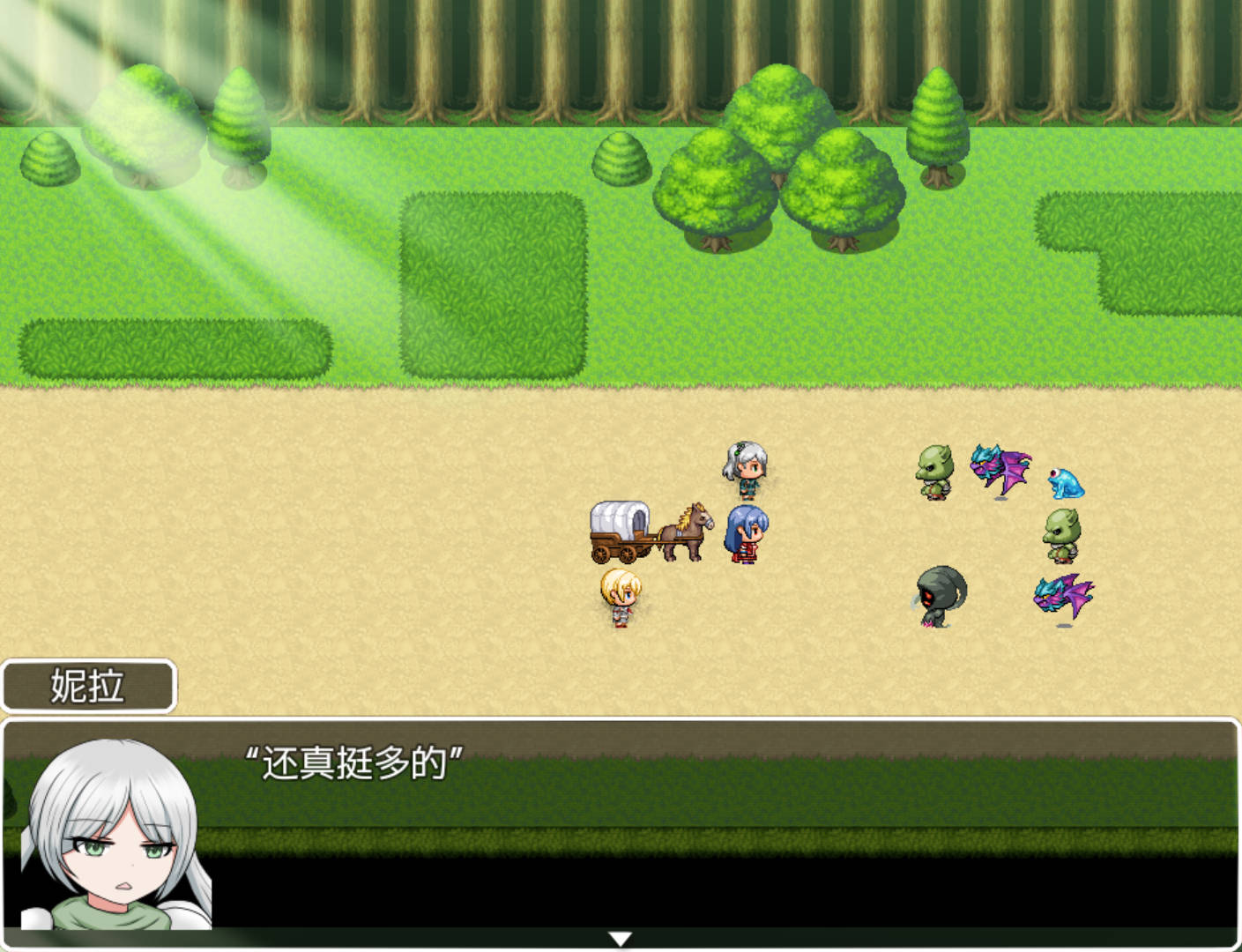Screen dimensions: 1242x952
Task: Select the lower green goblin sprite
Action: pyautogui.click(x=1060, y=533)
